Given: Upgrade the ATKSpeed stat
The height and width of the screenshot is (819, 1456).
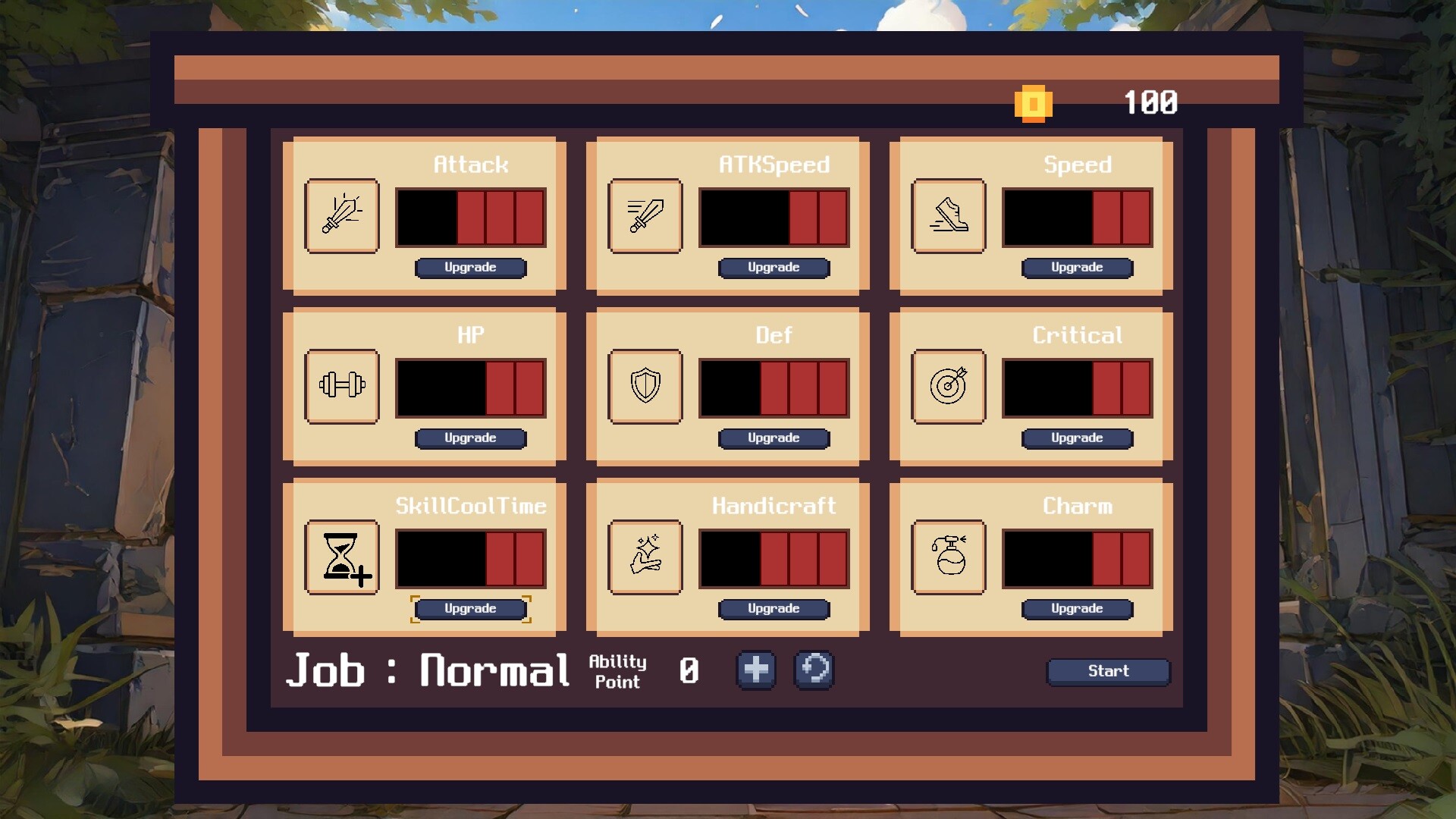Looking at the screenshot, I should pos(773,268).
